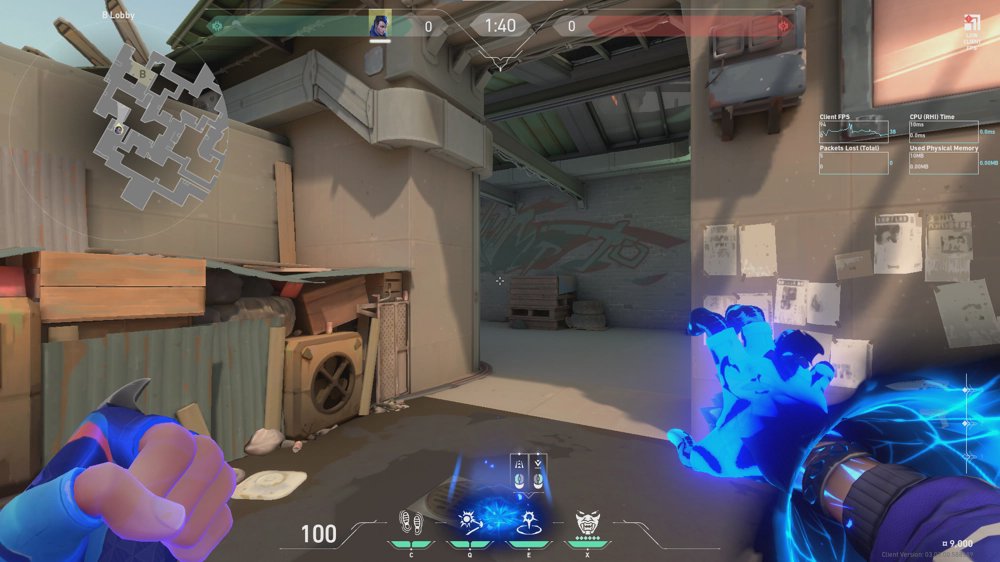This screenshot has width=1000, height=562.
Task: Click the Client FPS performance graph
Action: click(x=858, y=130)
